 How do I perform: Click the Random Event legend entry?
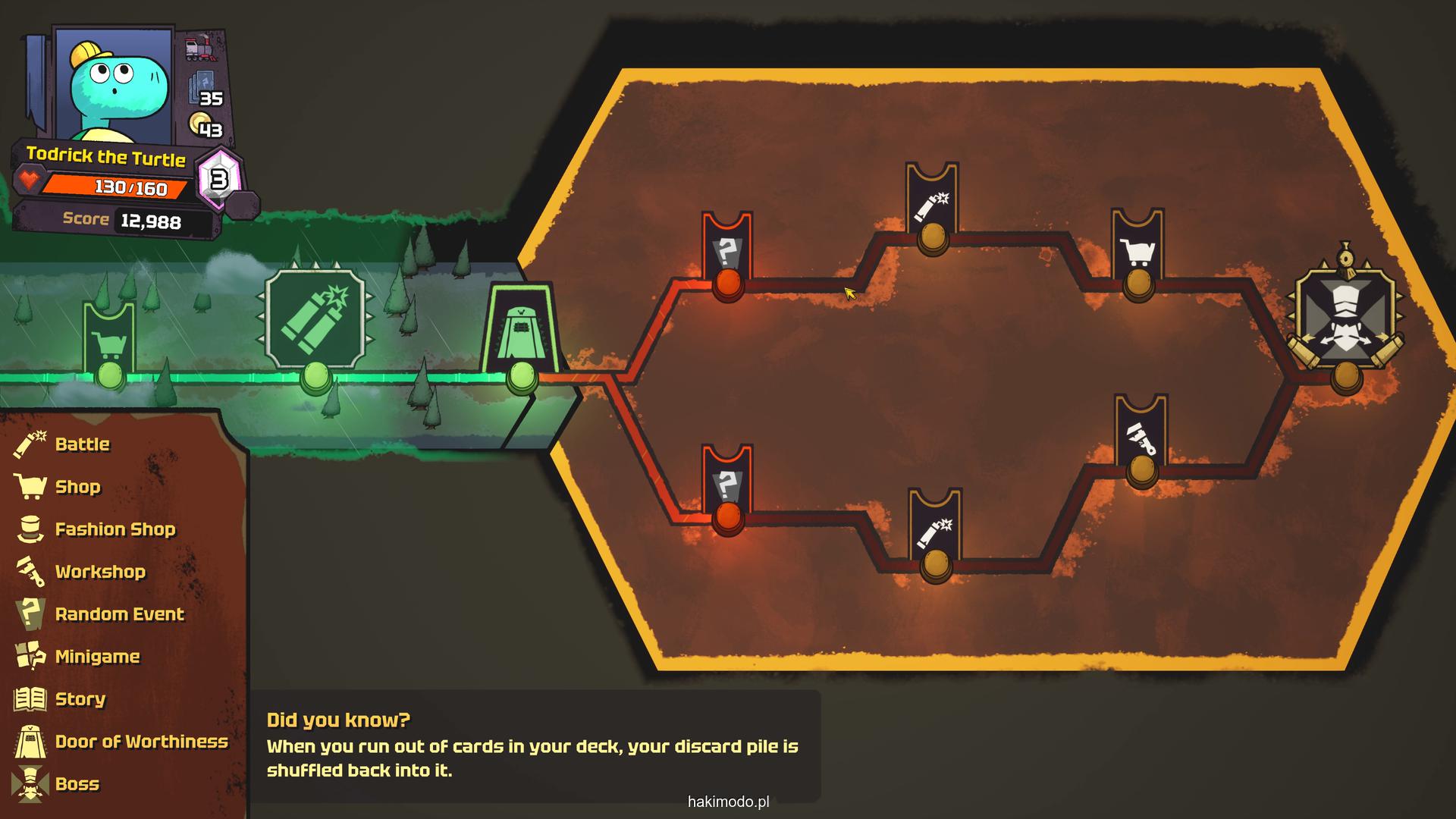[119, 614]
